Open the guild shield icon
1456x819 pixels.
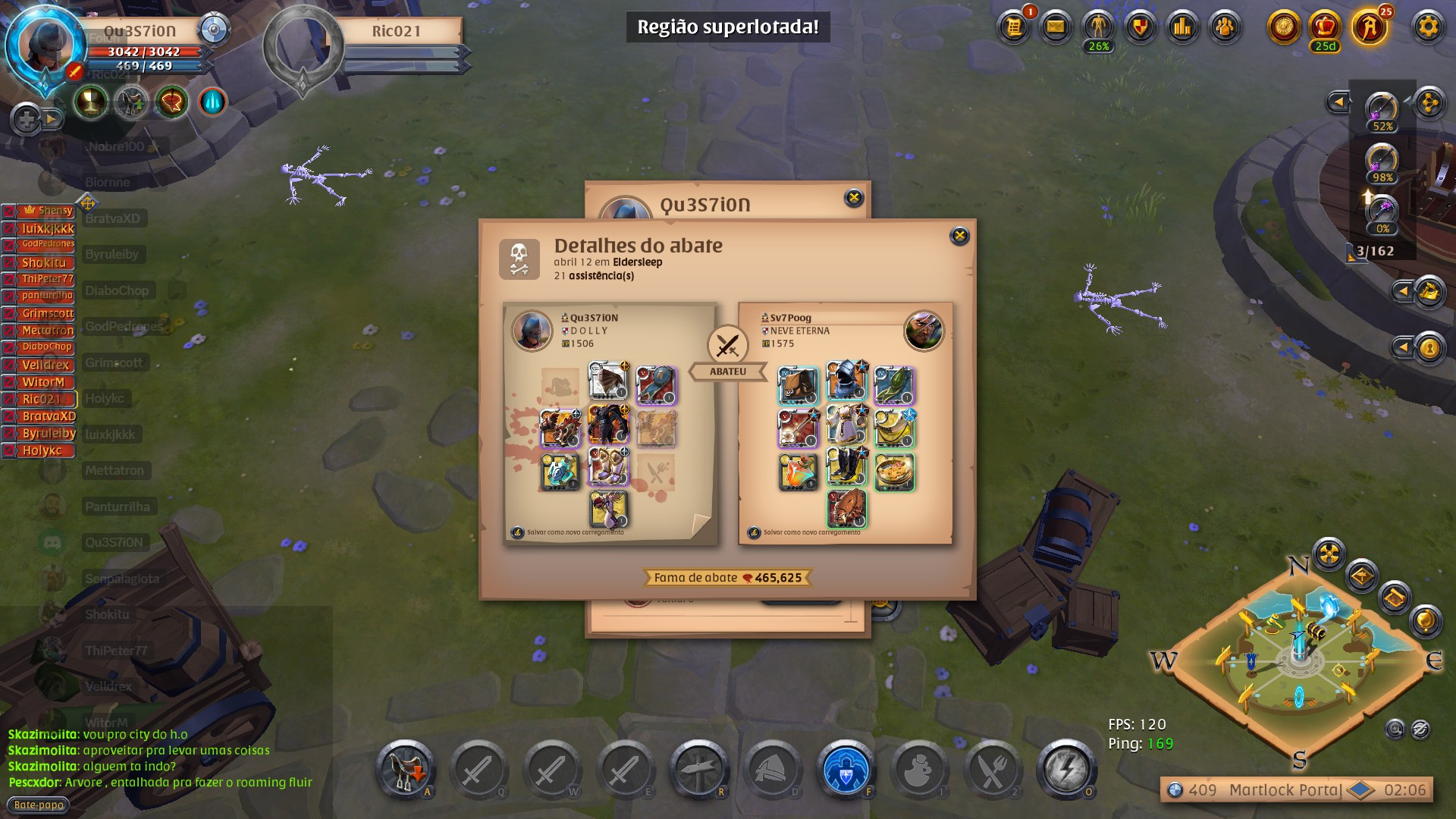point(1140,27)
